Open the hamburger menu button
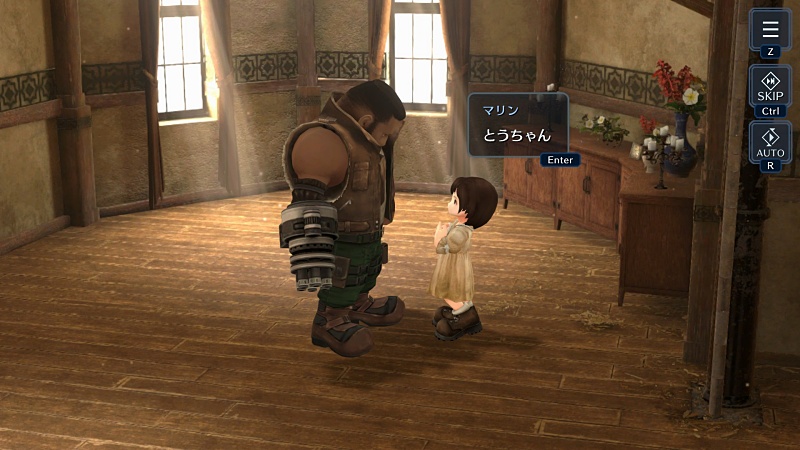 point(770,28)
